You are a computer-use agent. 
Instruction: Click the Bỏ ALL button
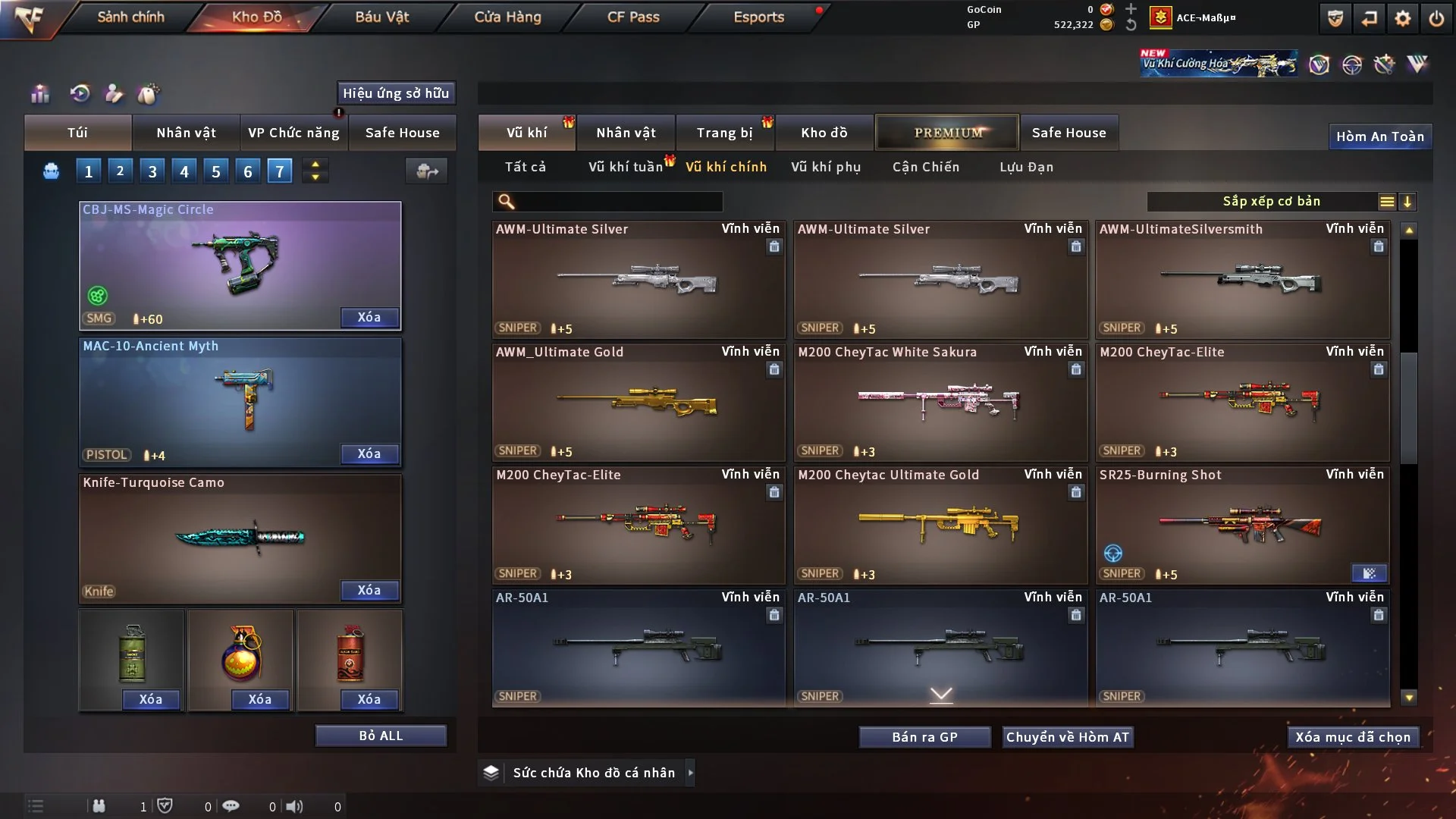coord(381,736)
